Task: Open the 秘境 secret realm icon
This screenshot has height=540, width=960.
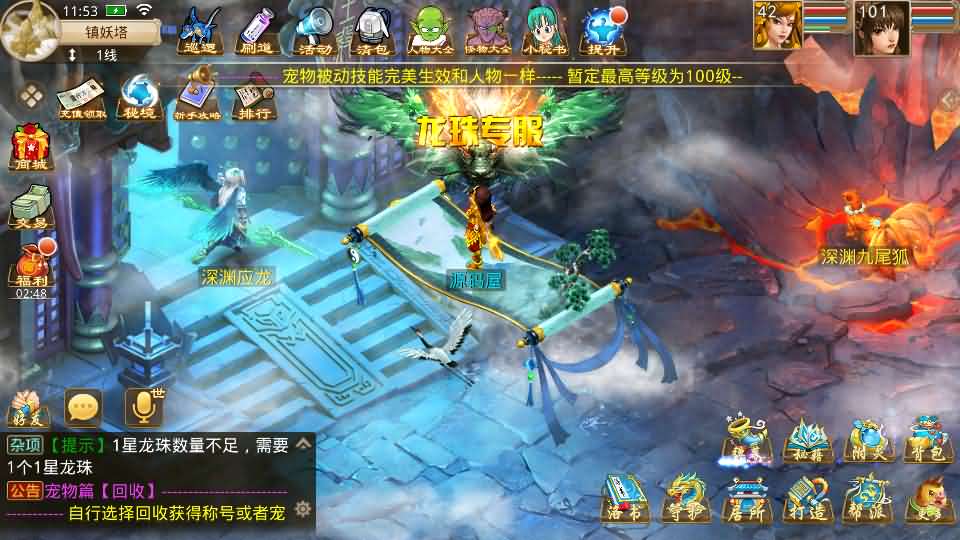Action: point(136,97)
